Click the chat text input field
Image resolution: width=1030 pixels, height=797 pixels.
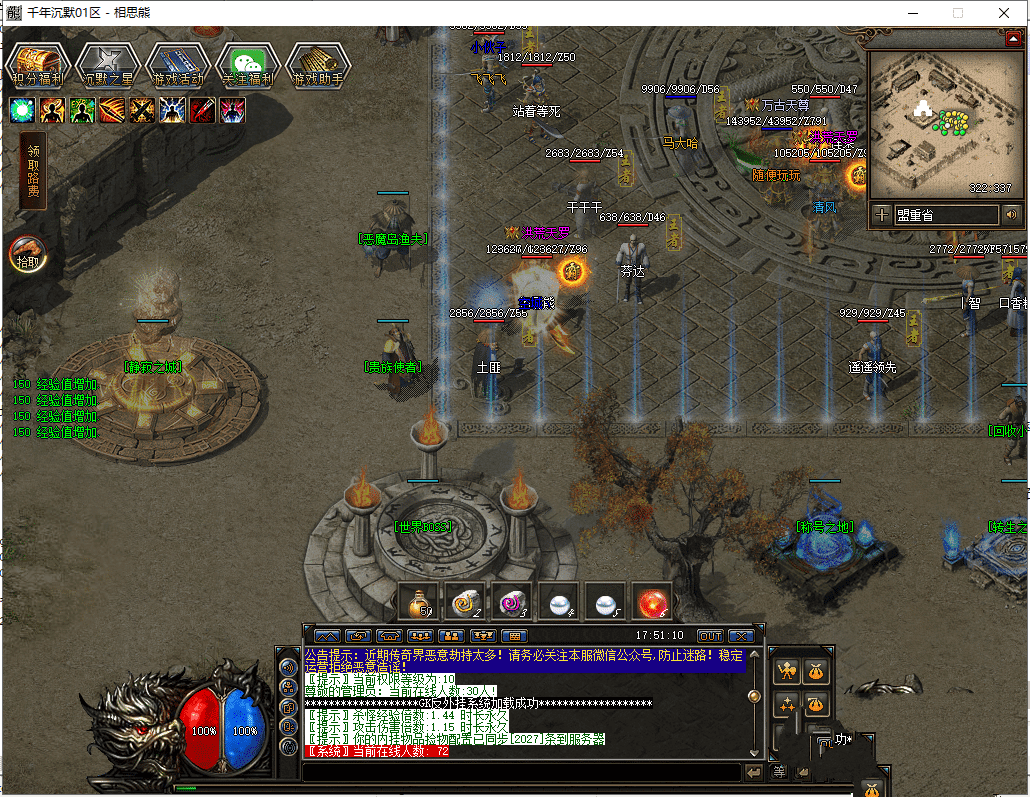[520, 772]
